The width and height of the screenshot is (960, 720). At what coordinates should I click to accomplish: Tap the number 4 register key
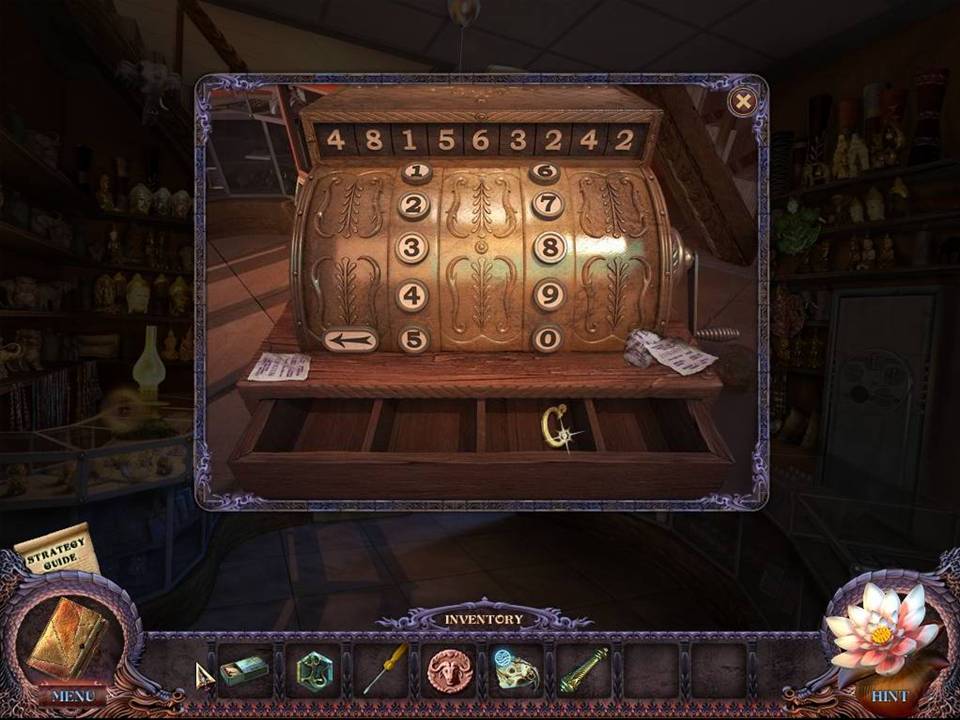pos(413,295)
